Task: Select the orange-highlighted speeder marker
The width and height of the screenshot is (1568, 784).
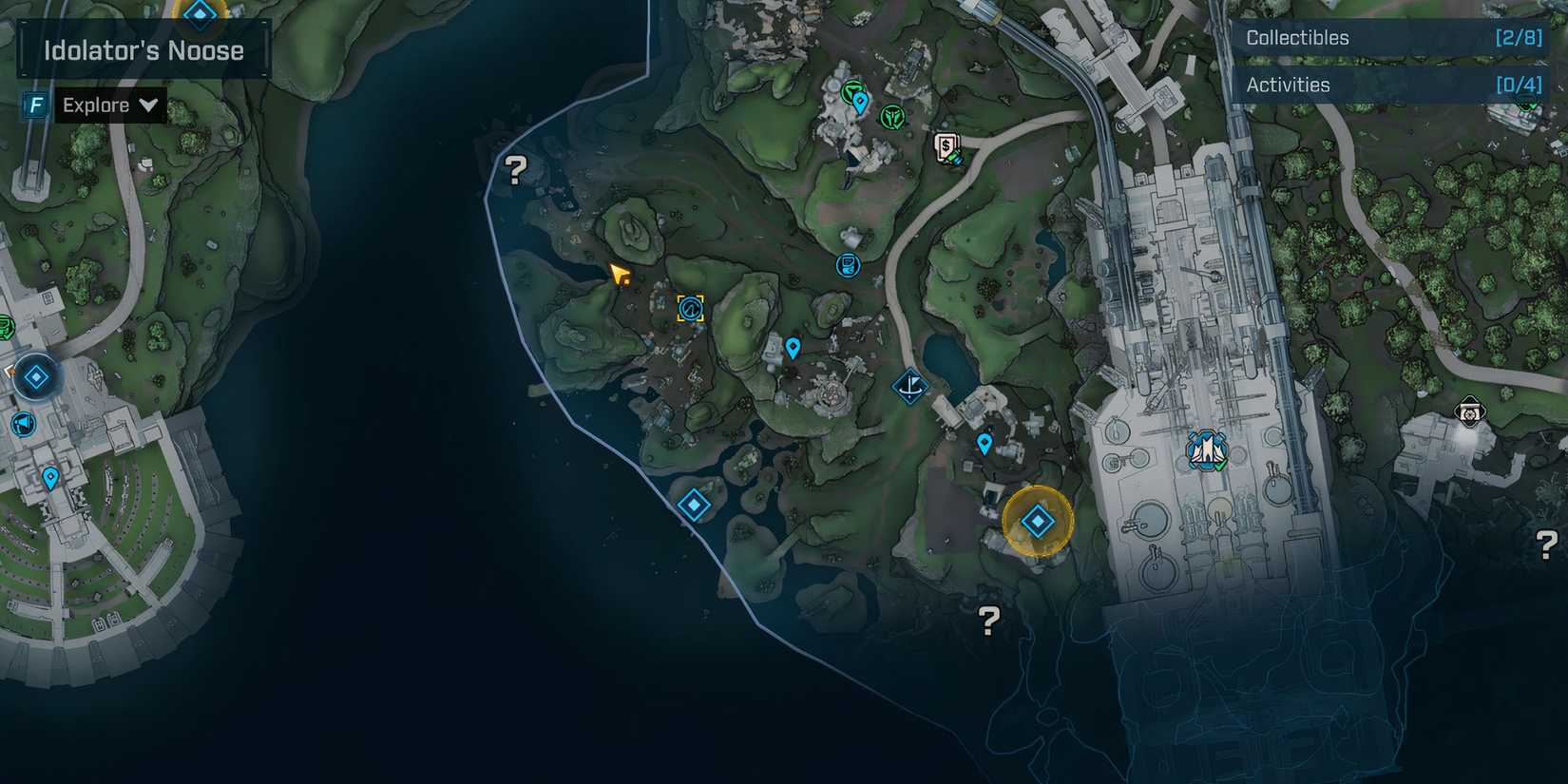Action: (691, 307)
